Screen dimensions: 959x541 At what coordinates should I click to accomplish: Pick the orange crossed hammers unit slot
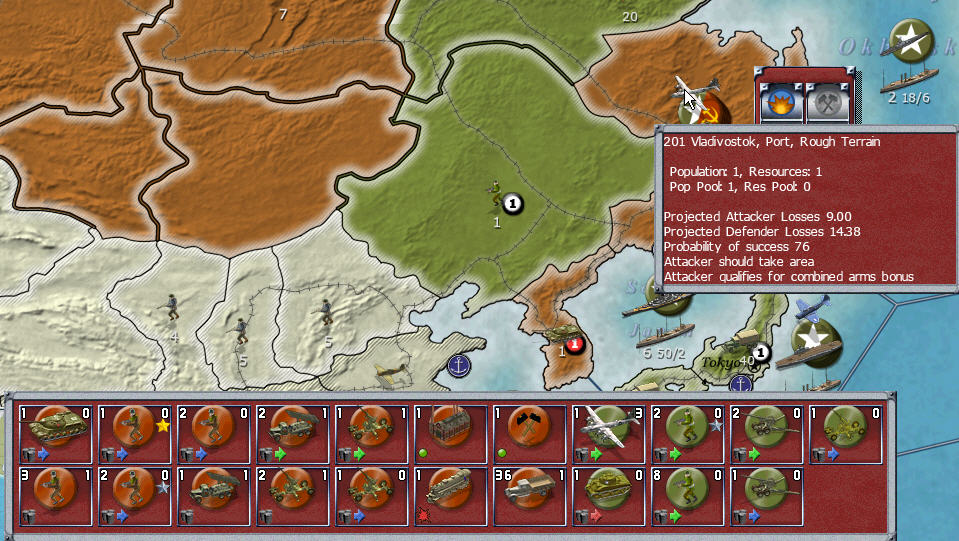pos(530,434)
